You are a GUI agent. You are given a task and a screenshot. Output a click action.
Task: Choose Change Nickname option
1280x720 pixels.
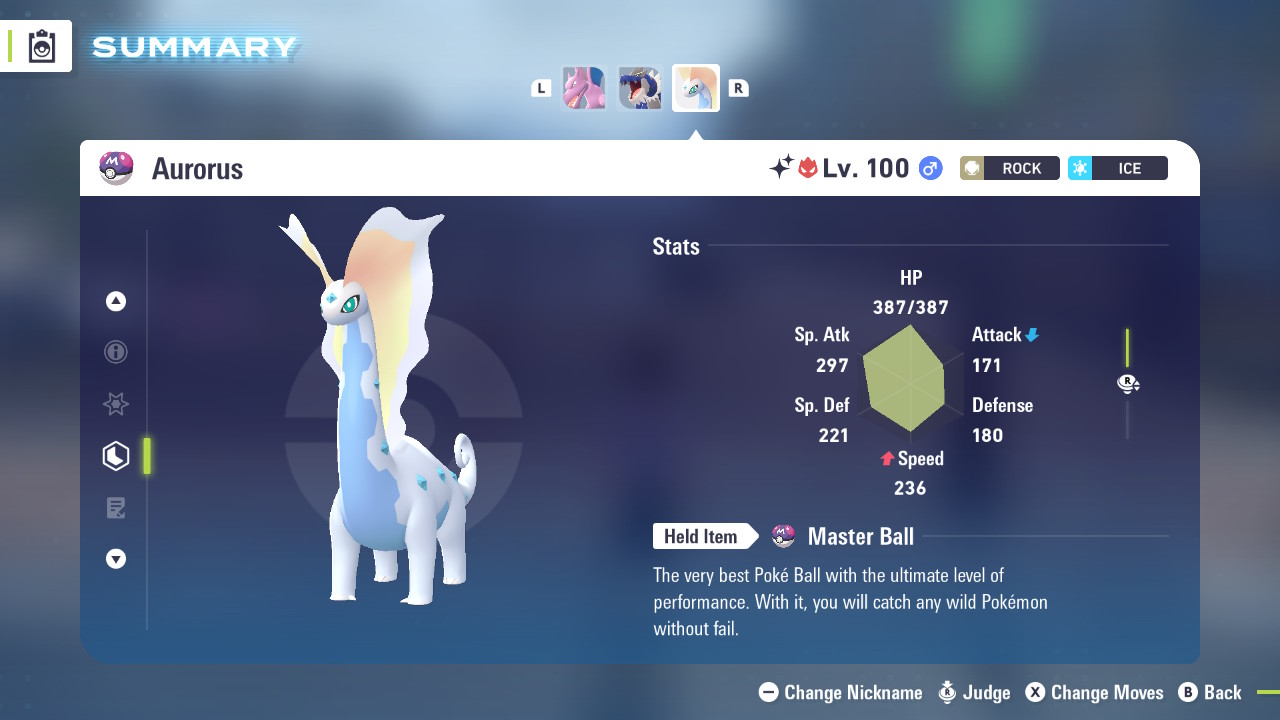pos(841,692)
